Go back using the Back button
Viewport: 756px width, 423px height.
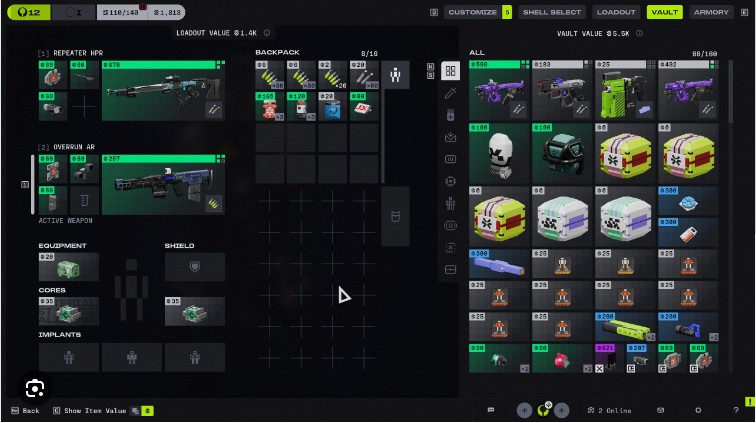point(25,410)
